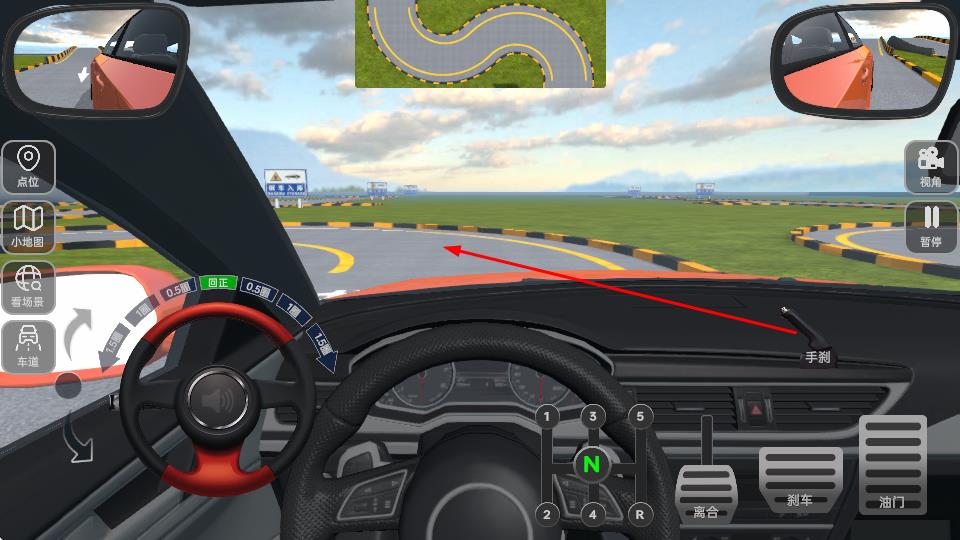
Task: Select the 车道 lane button
Action: click(28, 346)
